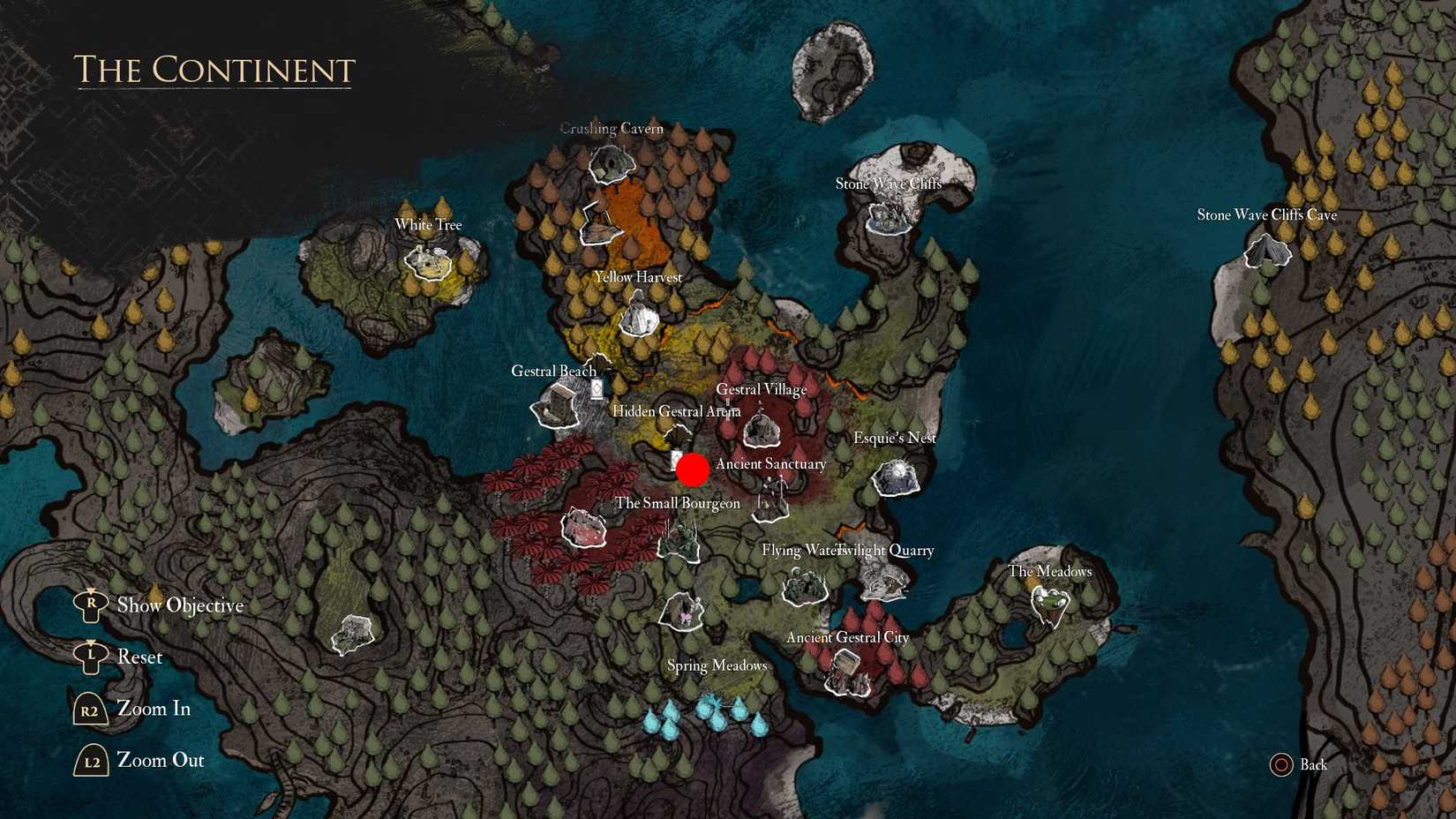Click the red current position marker
This screenshot has height=819, width=1456.
[x=694, y=470]
